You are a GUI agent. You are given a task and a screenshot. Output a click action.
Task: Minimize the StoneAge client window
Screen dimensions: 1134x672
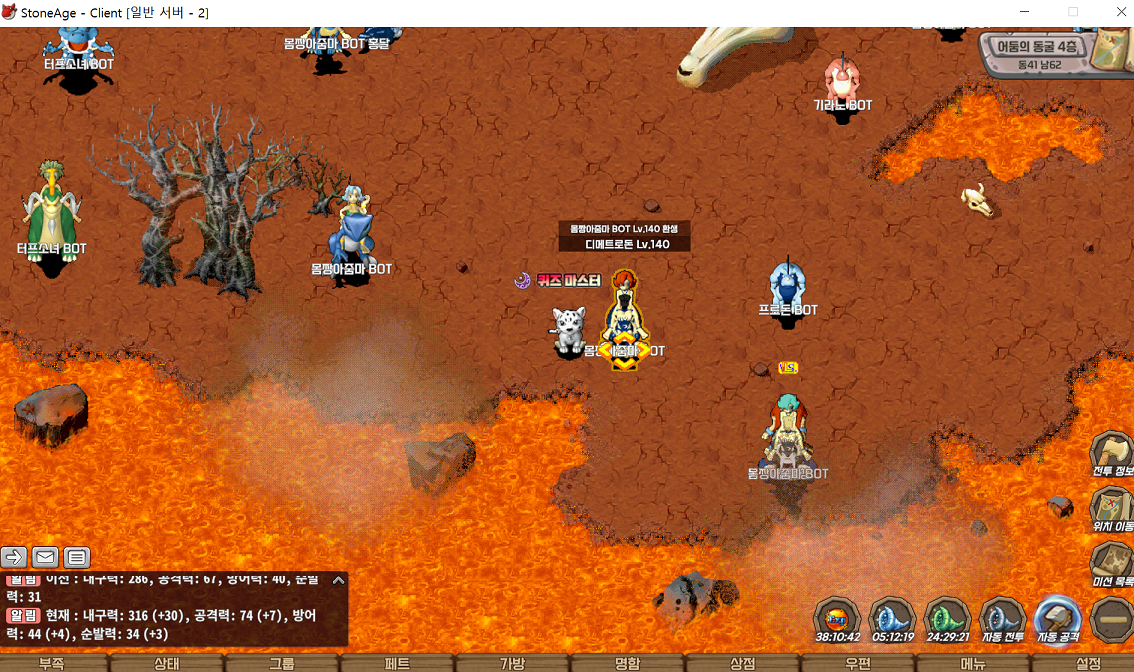[x=1025, y=12]
